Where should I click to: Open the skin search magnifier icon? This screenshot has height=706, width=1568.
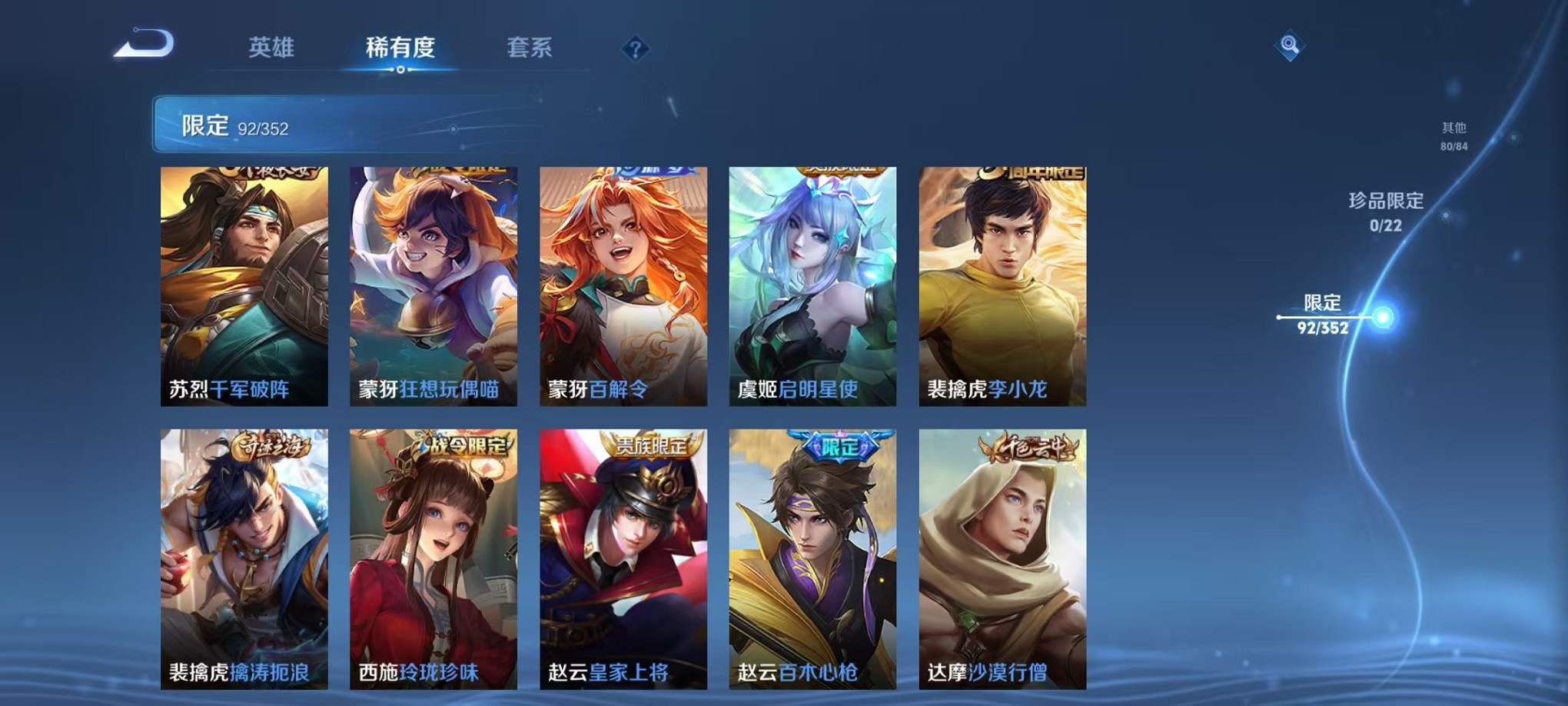pyautogui.click(x=1289, y=46)
